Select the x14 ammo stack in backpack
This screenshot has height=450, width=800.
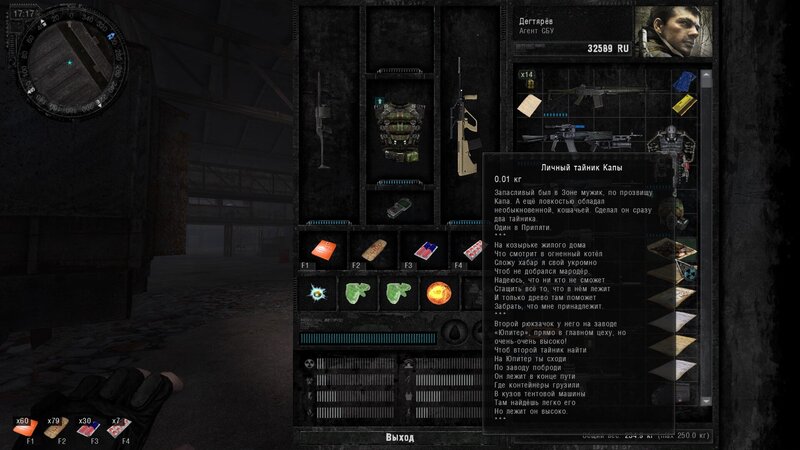coord(527,79)
